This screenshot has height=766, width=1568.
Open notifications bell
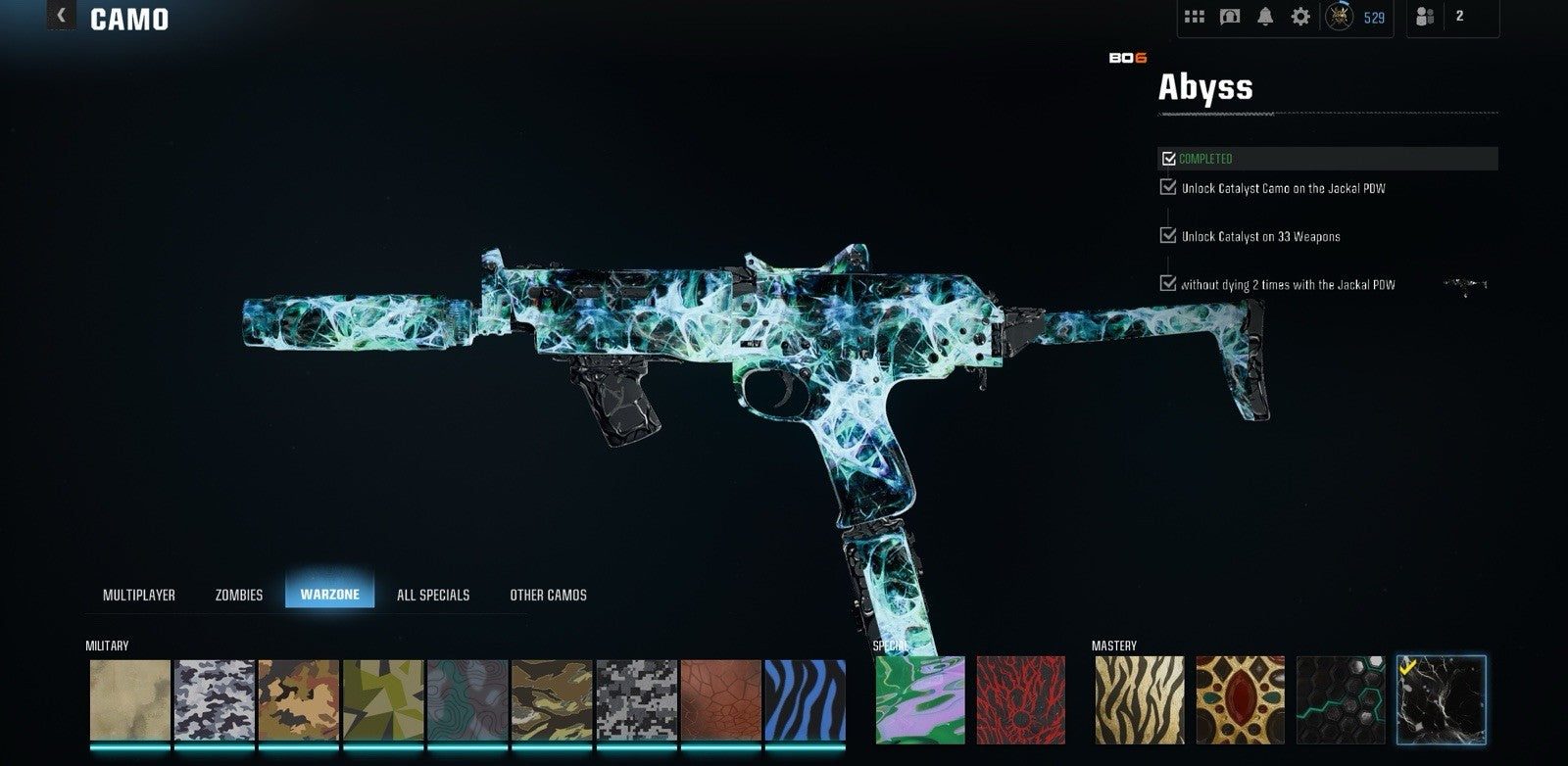(1265, 17)
